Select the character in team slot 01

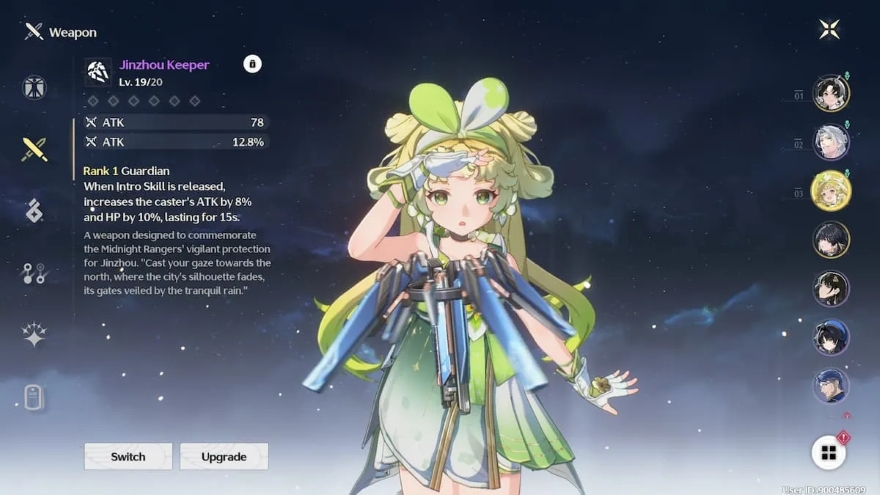pos(830,94)
